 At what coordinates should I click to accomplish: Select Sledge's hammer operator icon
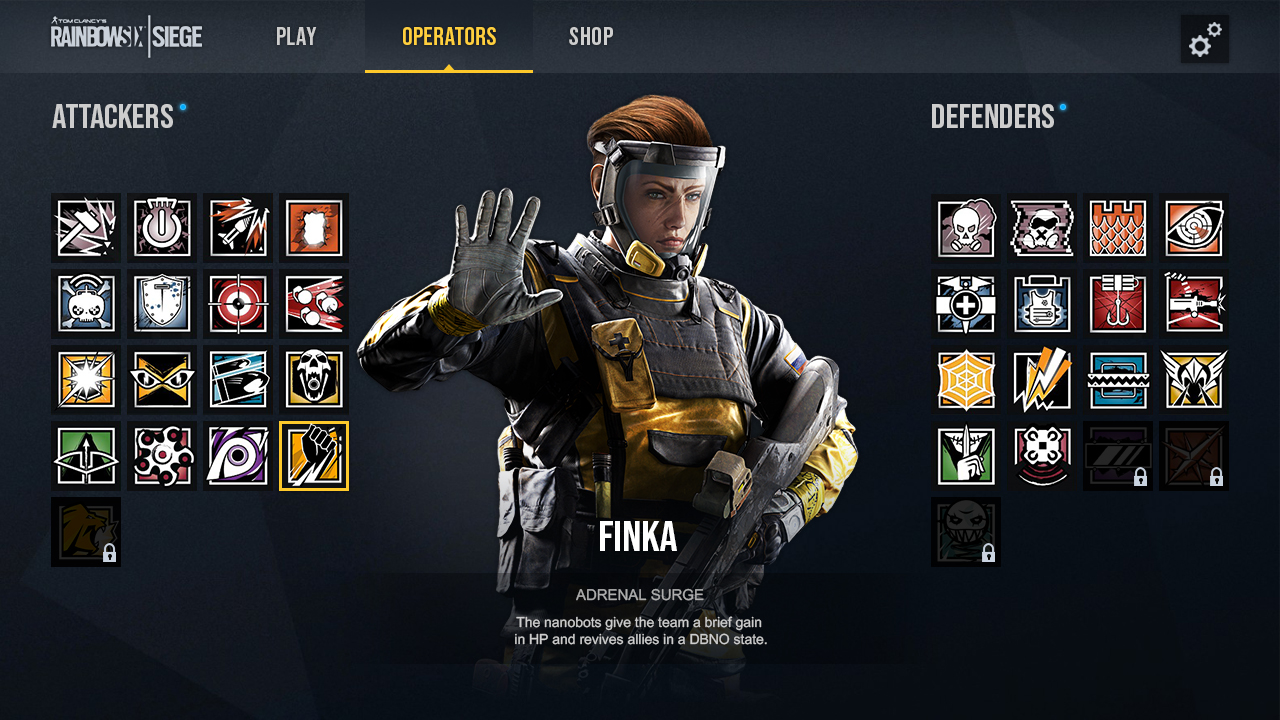point(86,228)
